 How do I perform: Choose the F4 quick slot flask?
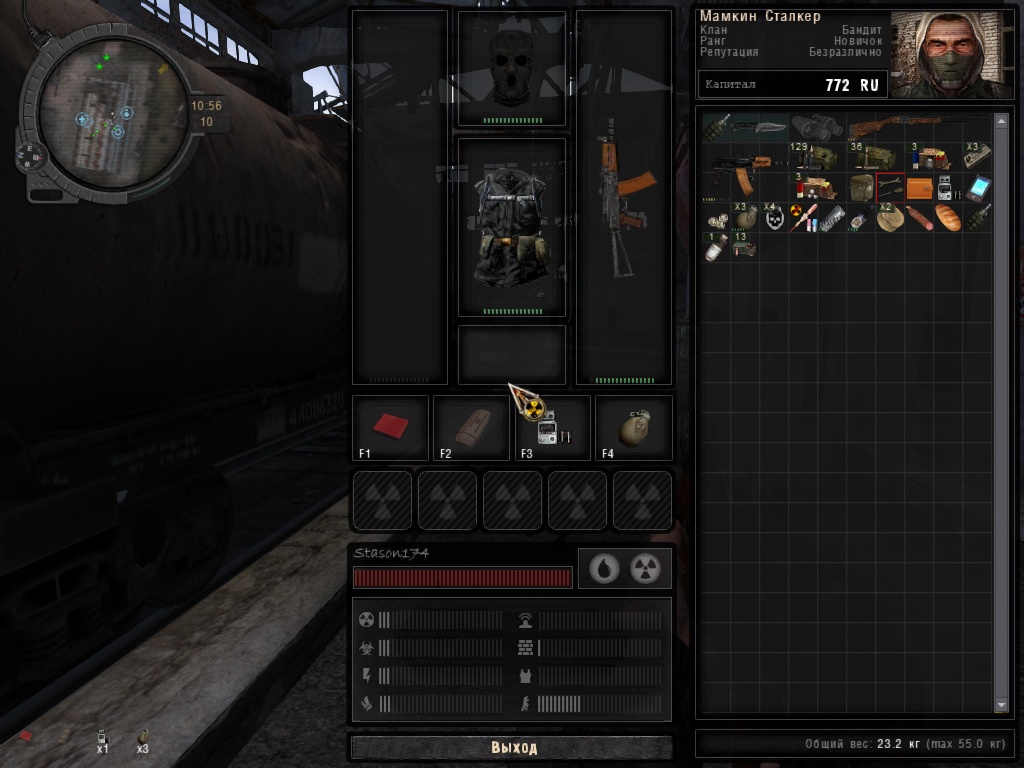634,428
